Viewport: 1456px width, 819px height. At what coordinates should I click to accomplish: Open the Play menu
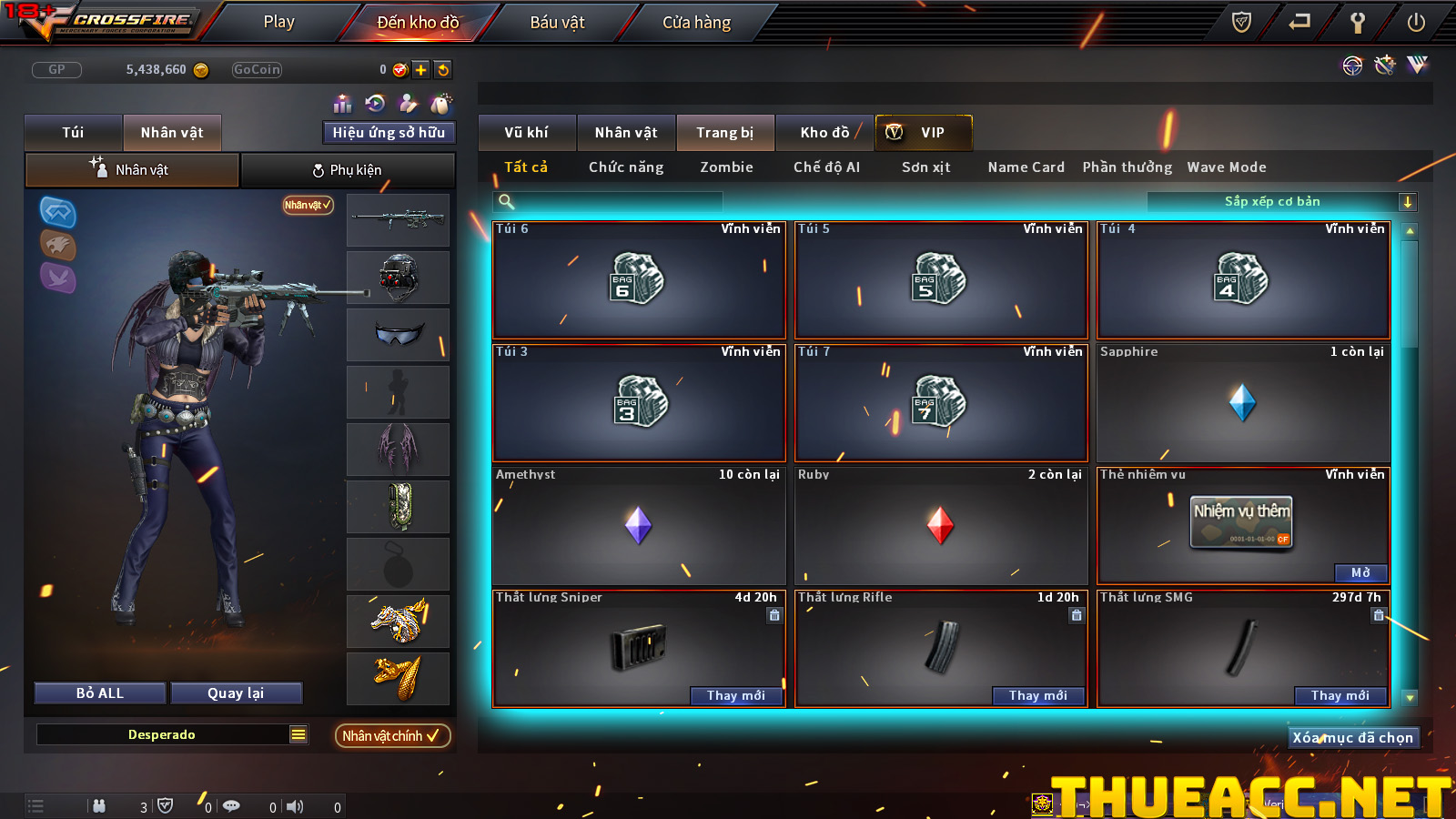(x=278, y=22)
